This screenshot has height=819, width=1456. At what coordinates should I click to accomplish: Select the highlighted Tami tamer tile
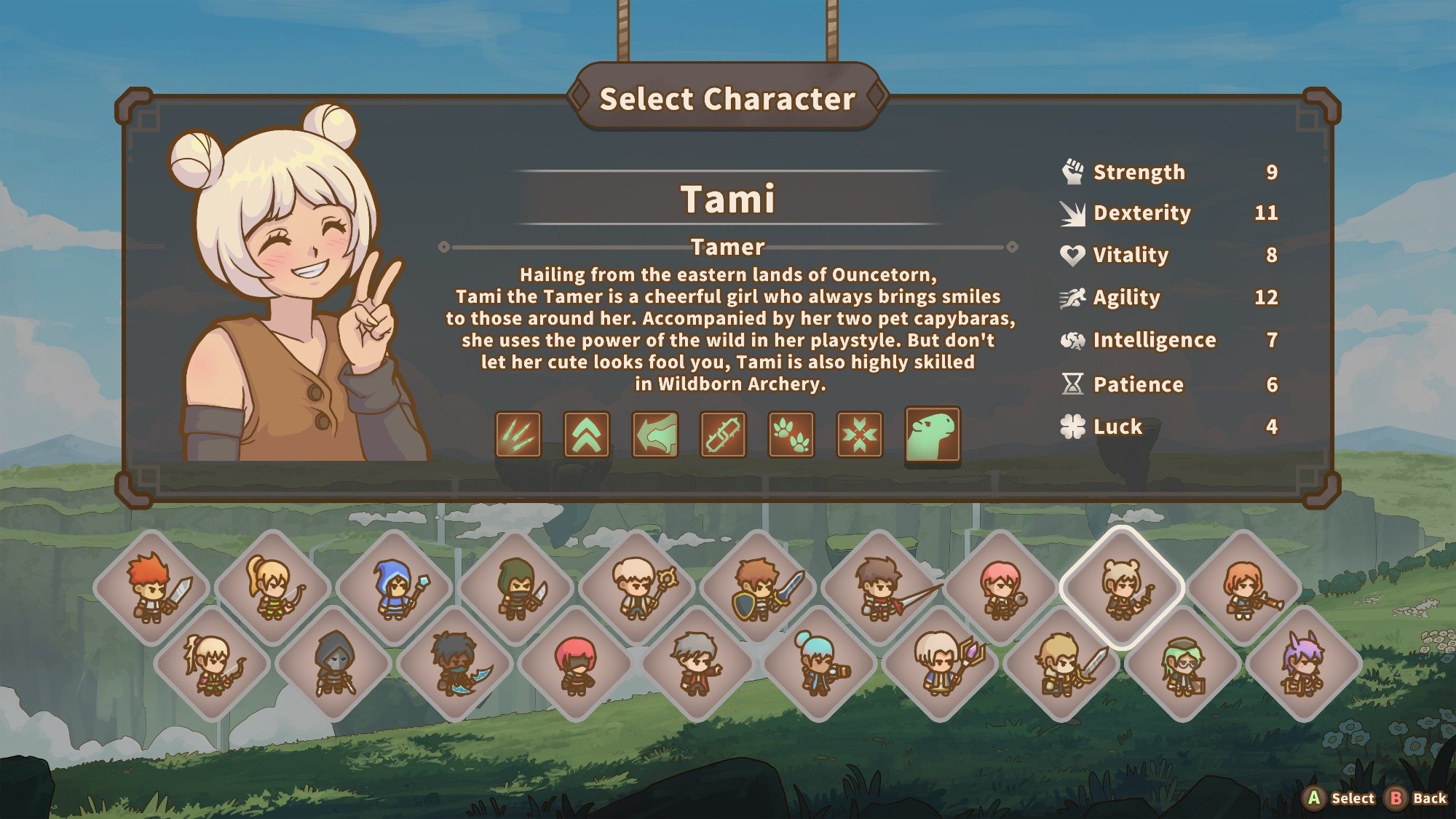coord(1122,588)
